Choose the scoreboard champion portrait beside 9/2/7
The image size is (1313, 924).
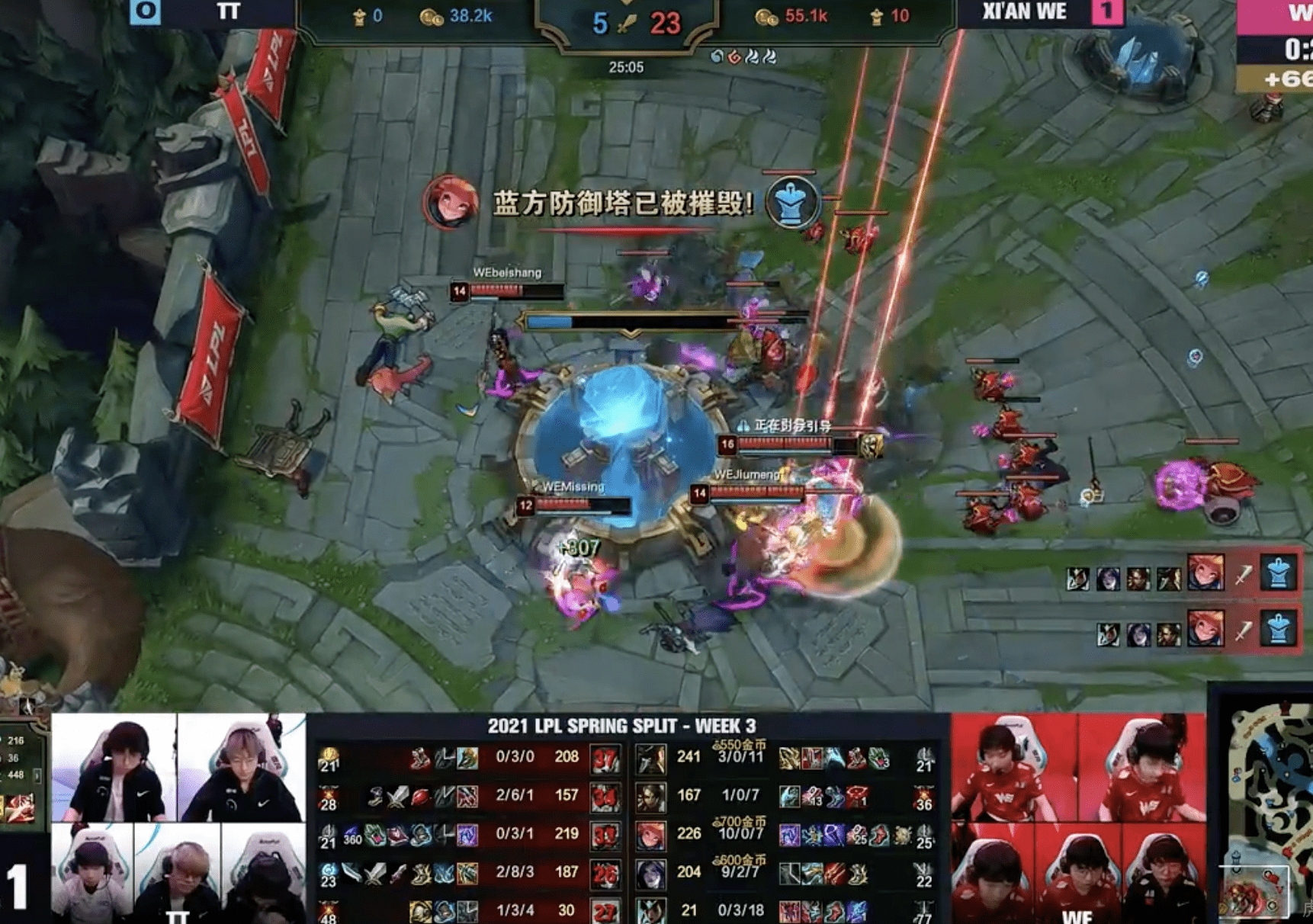pos(651,874)
